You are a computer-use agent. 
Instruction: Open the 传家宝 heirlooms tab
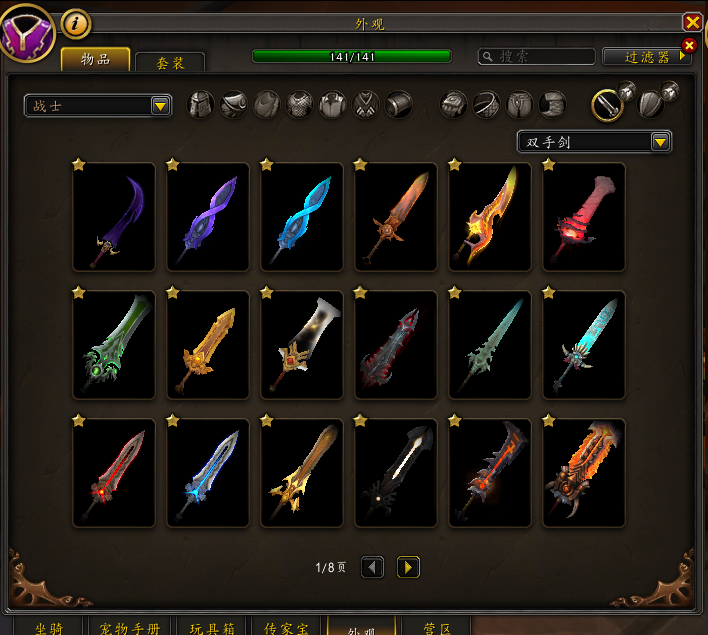285,628
